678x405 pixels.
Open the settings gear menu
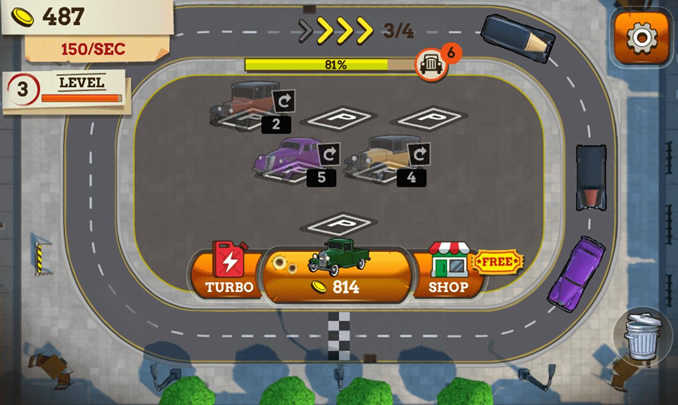pos(640,38)
